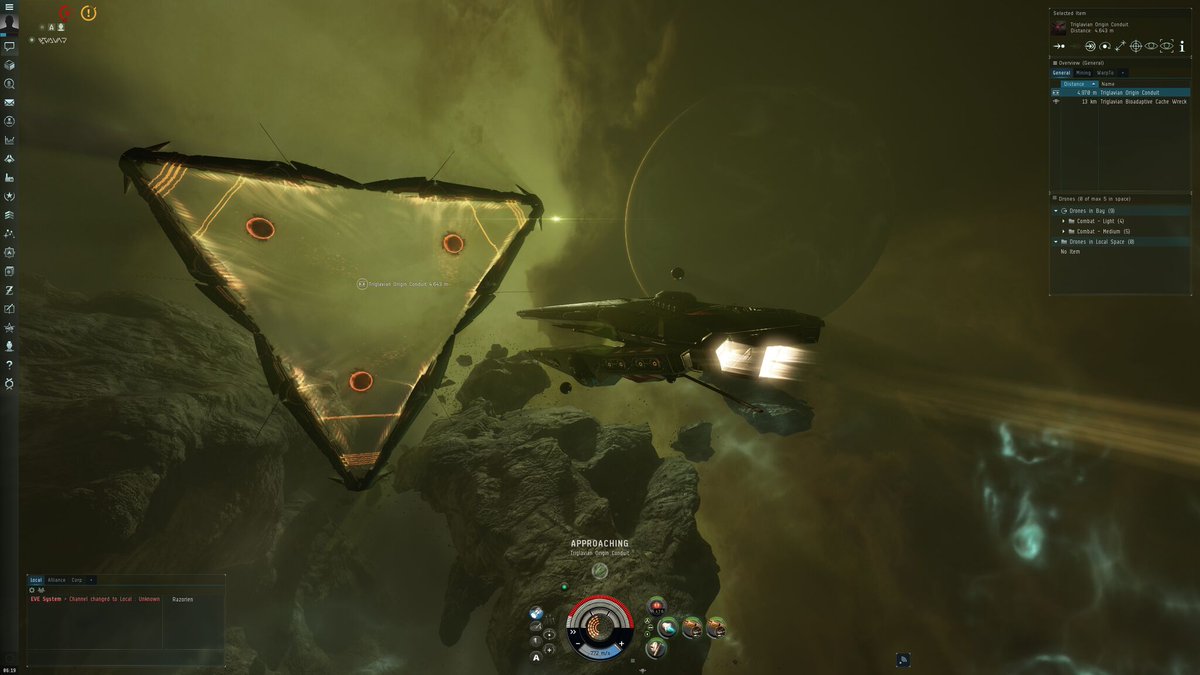Image resolution: width=1200 pixels, height=675 pixels.
Task: Open the help question mark icon
Action: click(x=9, y=365)
